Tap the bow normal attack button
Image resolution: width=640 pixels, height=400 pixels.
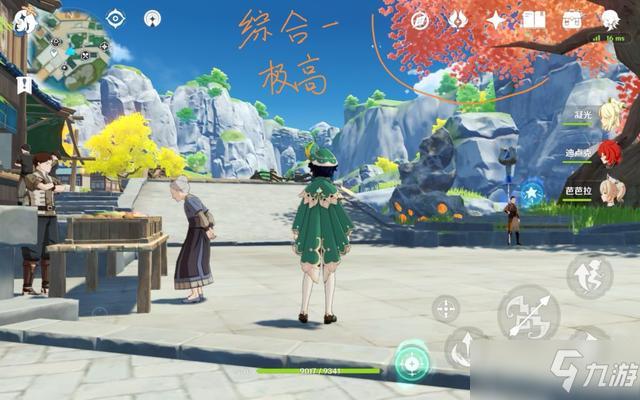[528, 314]
